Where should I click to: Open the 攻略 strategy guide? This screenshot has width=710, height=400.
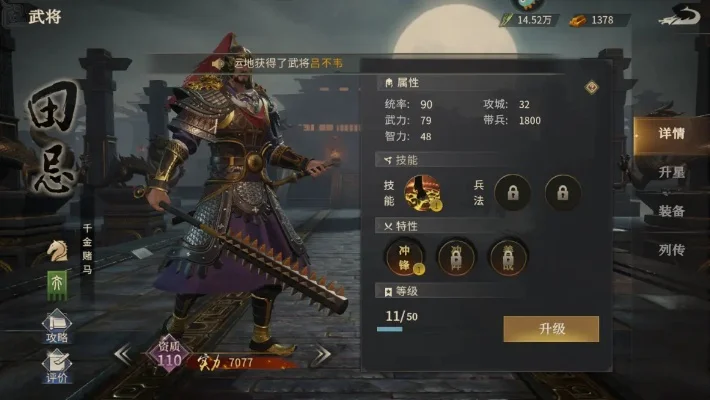[x=56, y=328]
